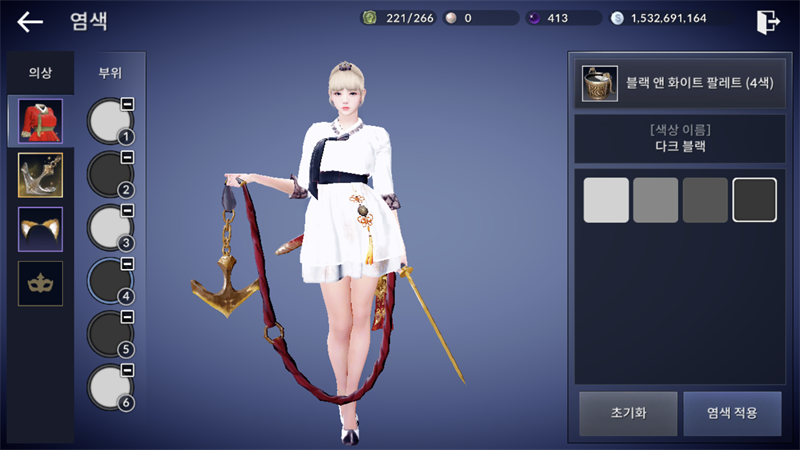Switch to the 의상 costume tab
800x450 pixels.
click(x=40, y=73)
